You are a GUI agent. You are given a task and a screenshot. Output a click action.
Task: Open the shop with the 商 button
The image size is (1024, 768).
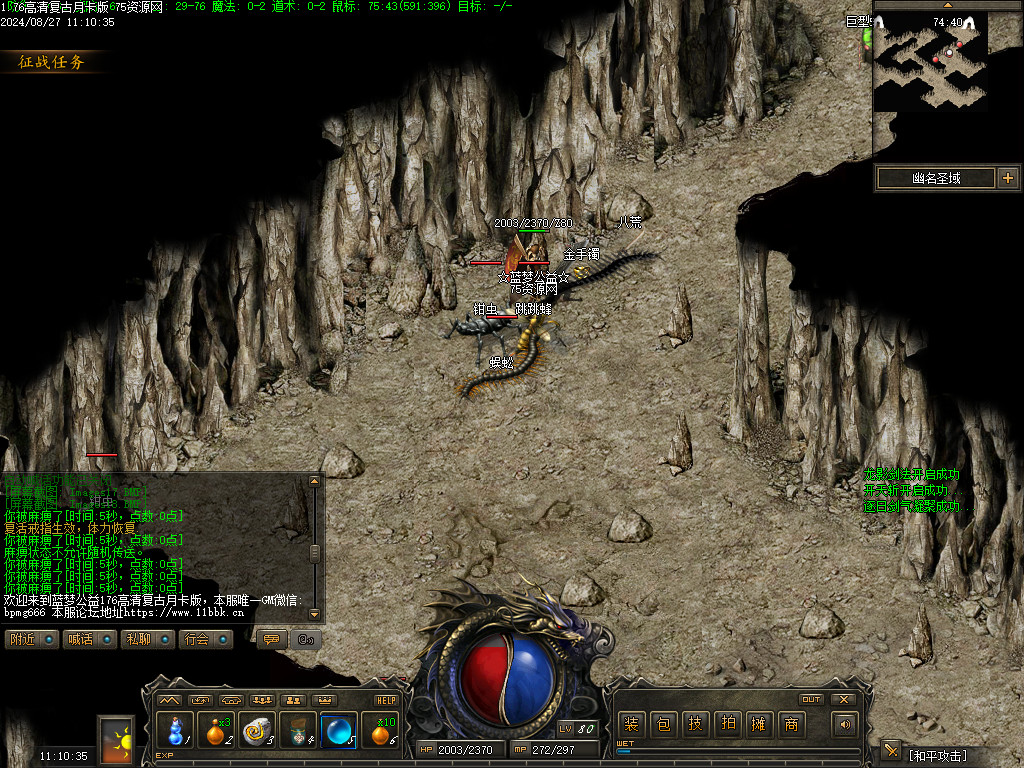click(791, 724)
